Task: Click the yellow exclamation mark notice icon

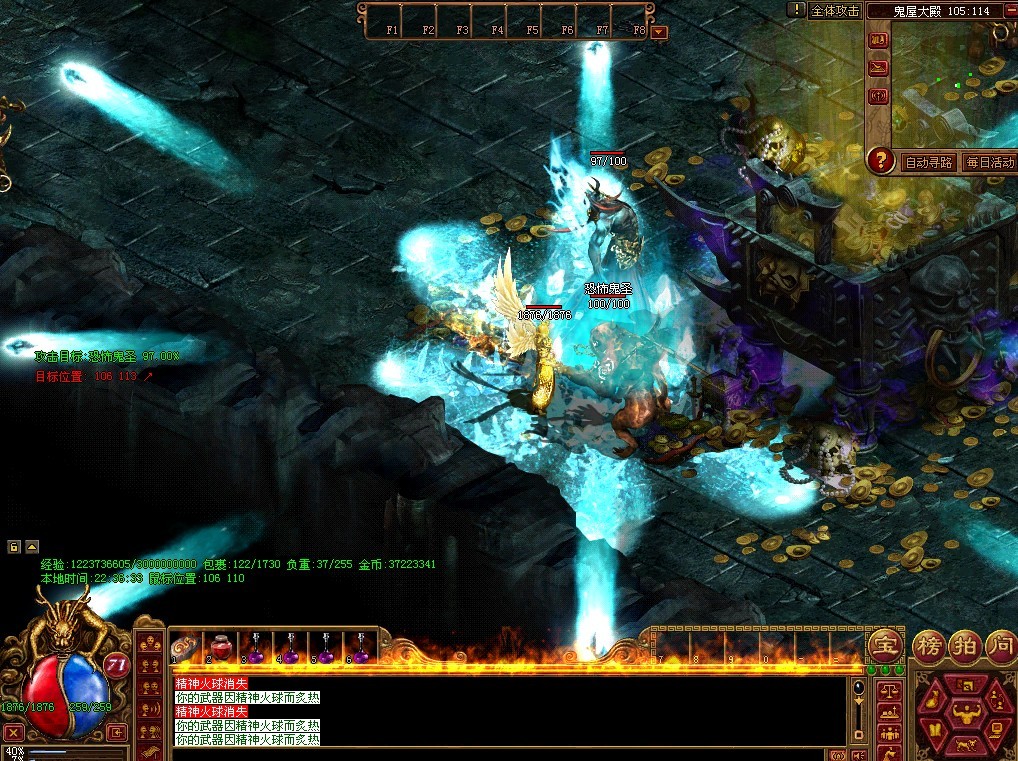Action: [796, 10]
